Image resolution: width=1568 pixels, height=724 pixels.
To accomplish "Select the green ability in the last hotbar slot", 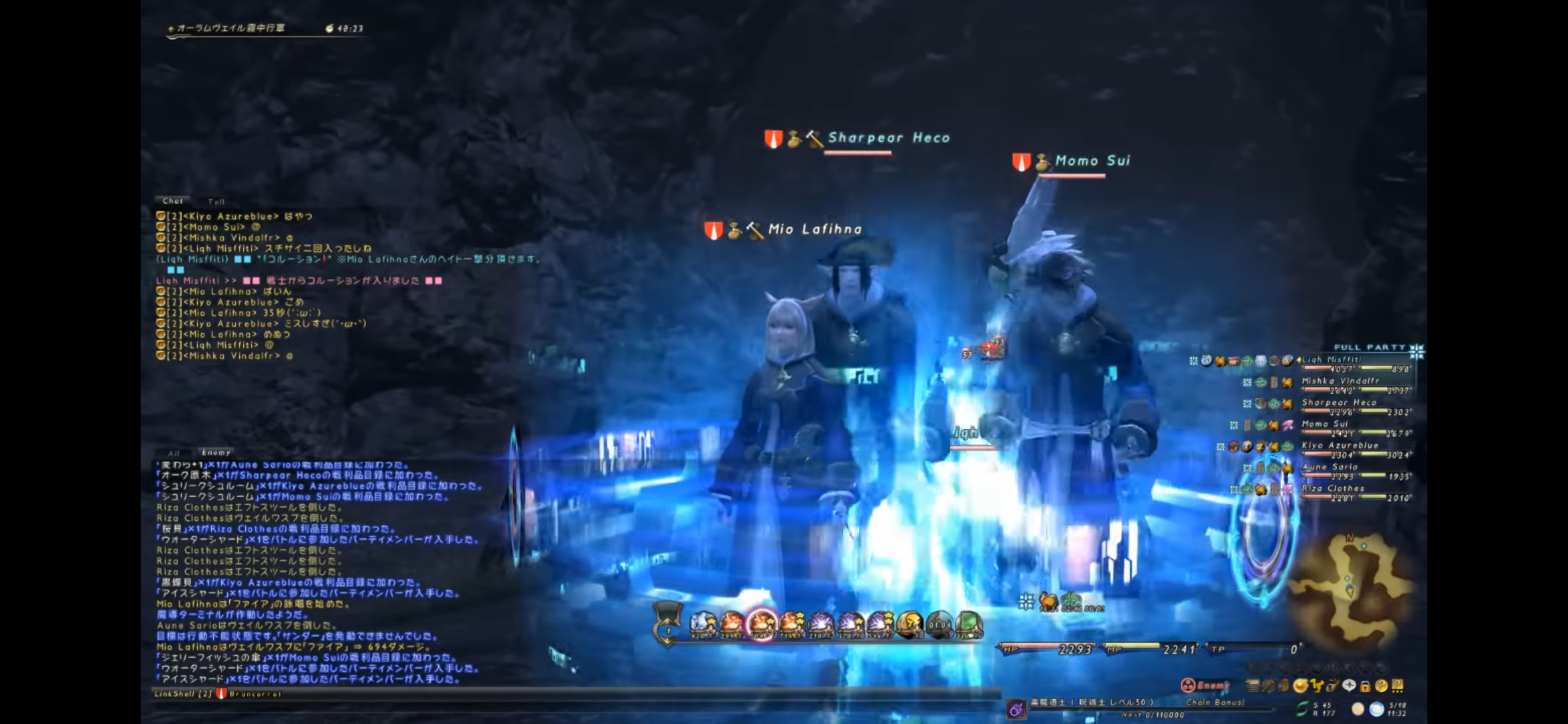I will click(x=968, y=623).
